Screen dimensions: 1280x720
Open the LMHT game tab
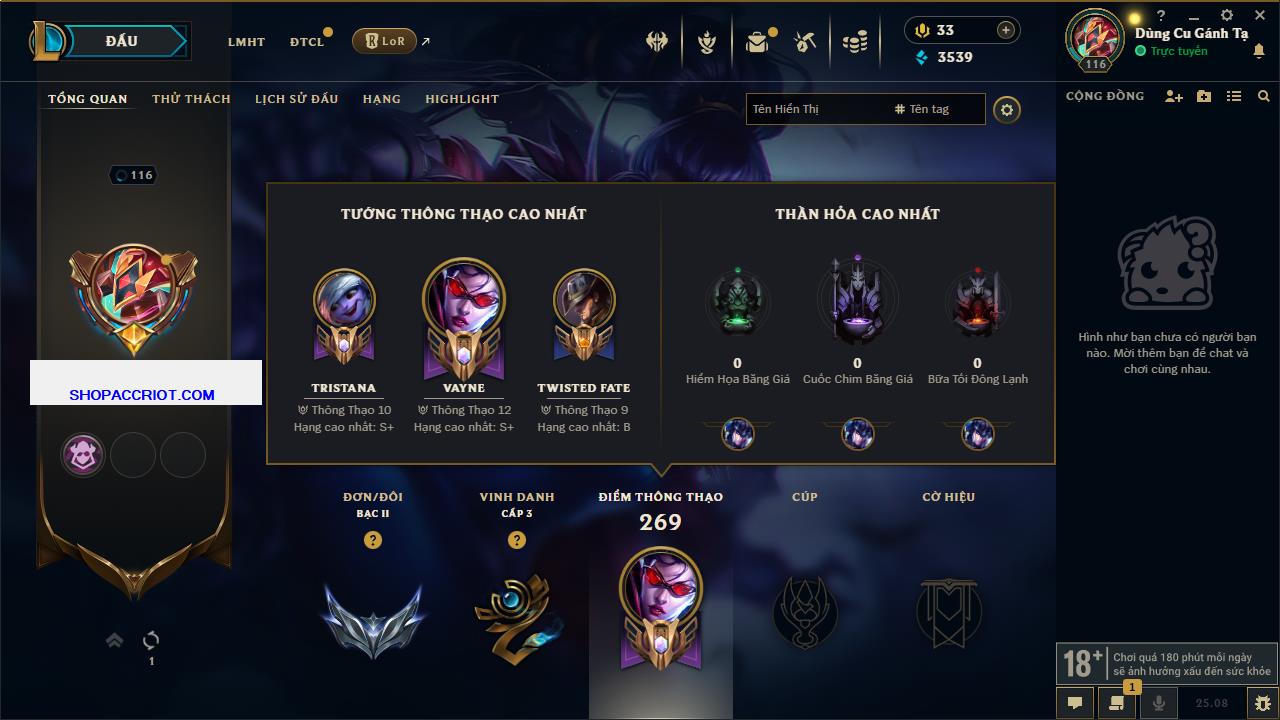[246, 42]
